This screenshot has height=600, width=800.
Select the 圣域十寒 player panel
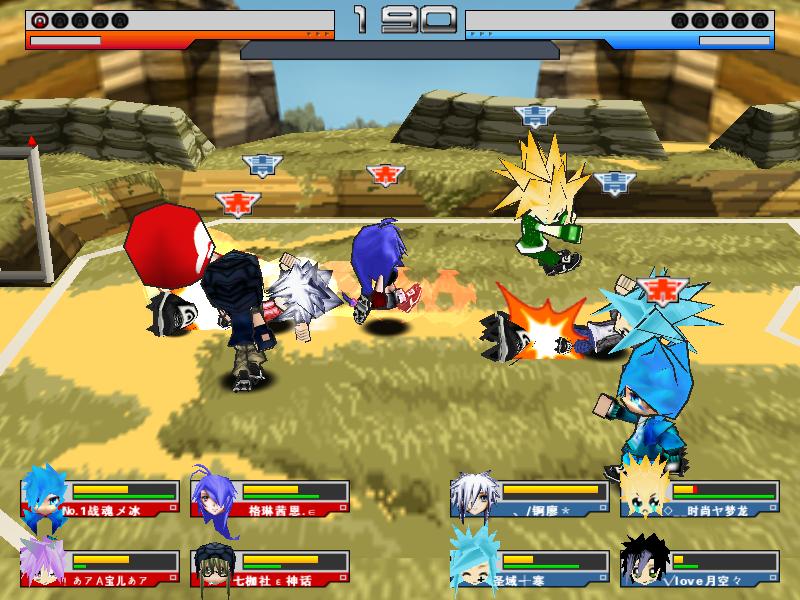coord(530,567)
